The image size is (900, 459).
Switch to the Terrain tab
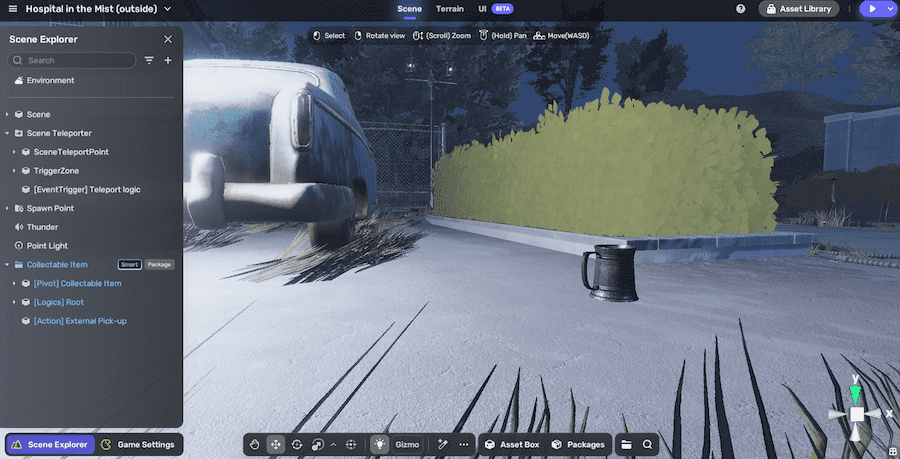[x=449, y=9]
